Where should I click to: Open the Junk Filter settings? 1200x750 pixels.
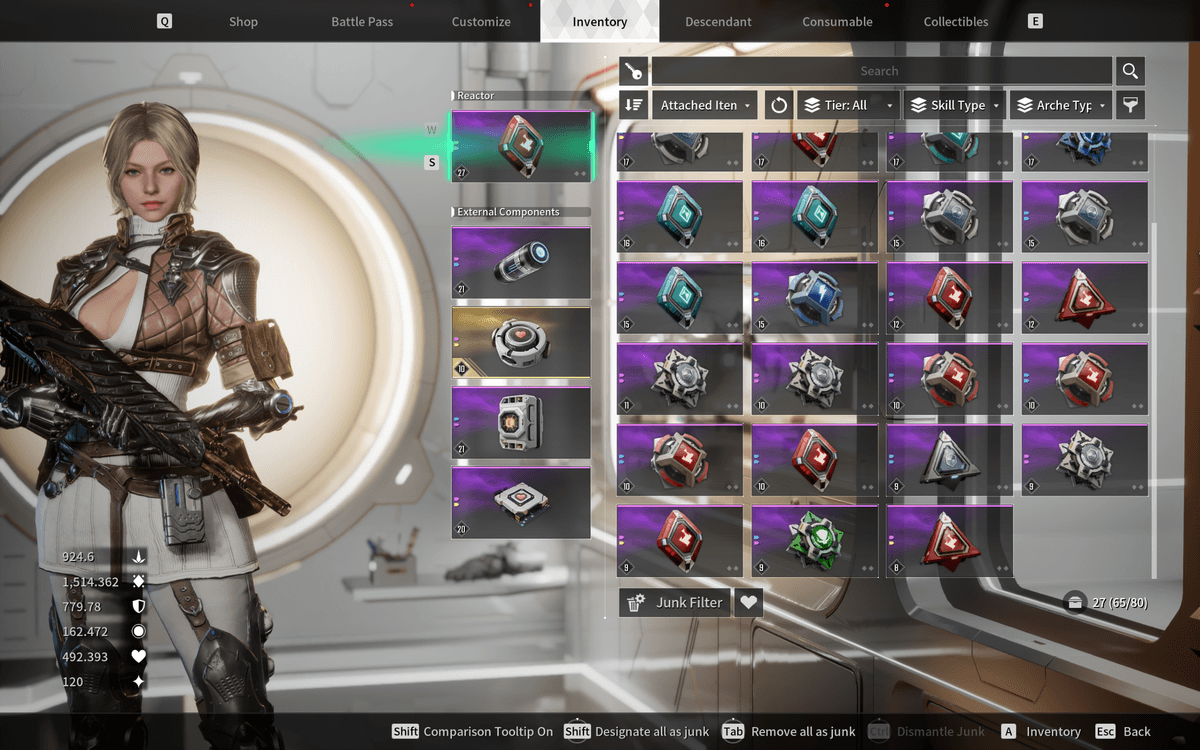coord(675,602)
